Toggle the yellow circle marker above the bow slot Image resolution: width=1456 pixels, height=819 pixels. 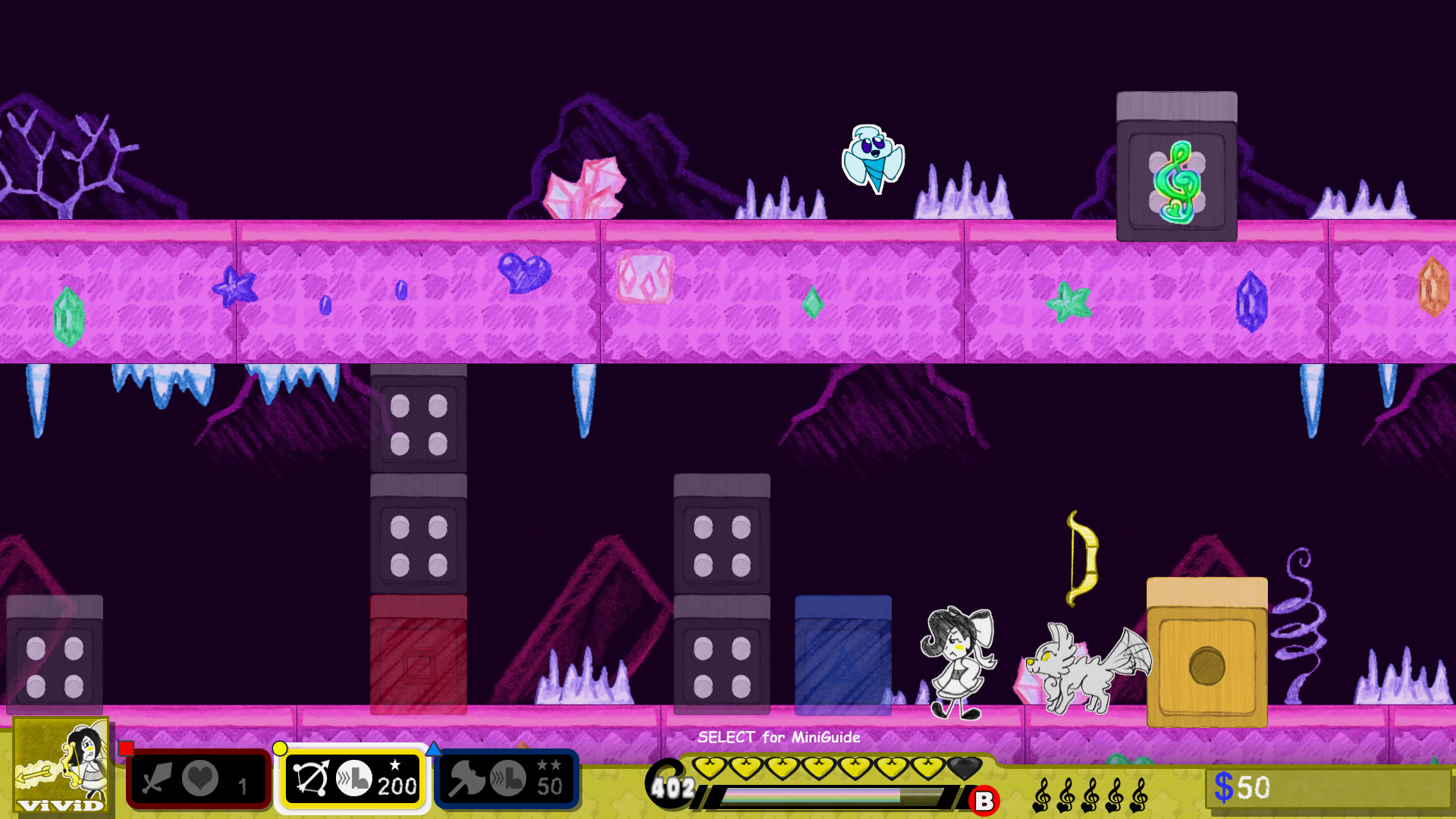(x=280, y=748)
